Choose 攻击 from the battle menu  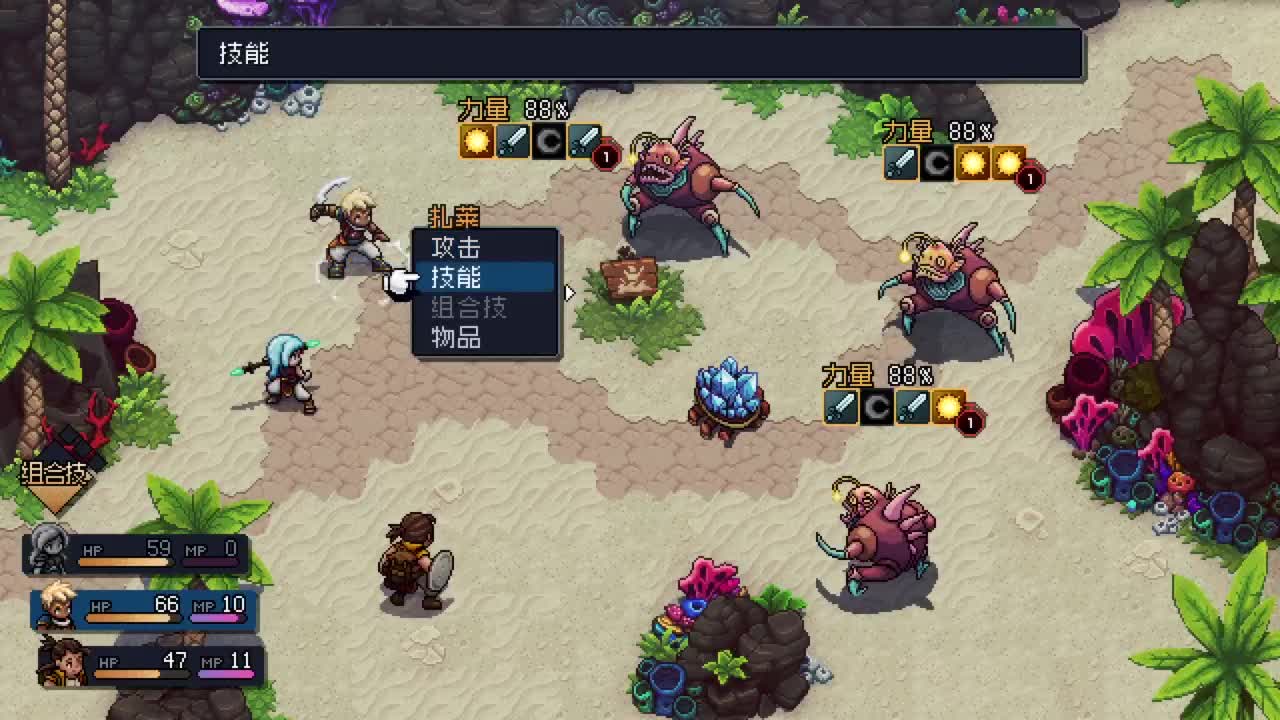click(x=455, y=247)
